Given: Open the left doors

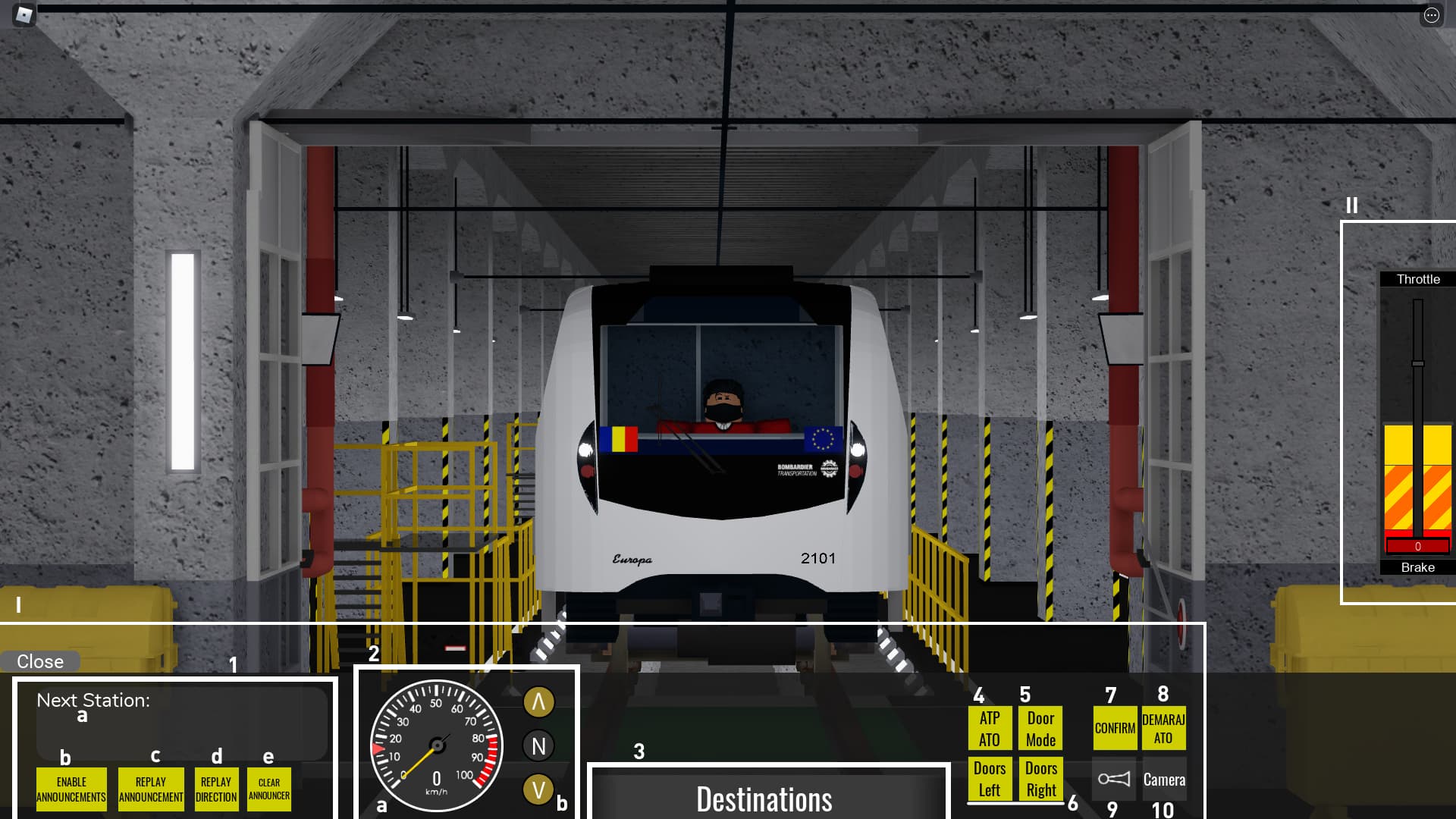Looking at the screenshot, I should [990, 777].
